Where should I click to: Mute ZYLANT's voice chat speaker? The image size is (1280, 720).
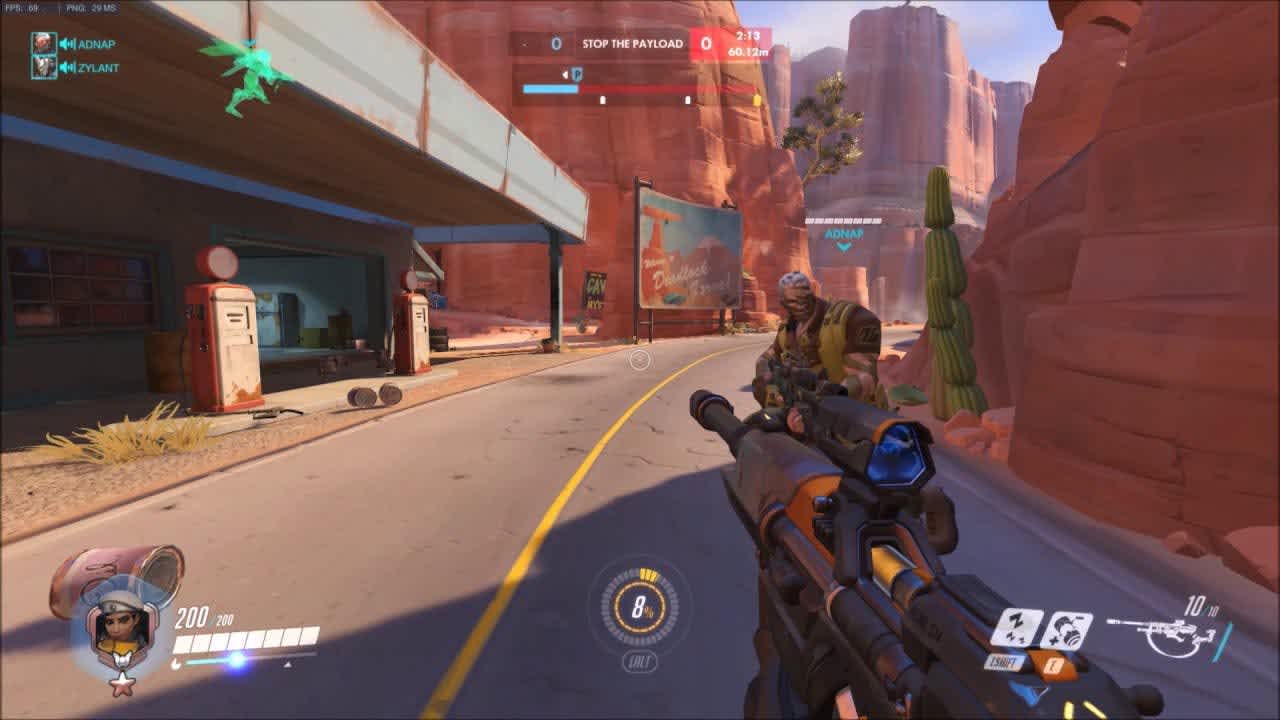(x=68, y=70)
